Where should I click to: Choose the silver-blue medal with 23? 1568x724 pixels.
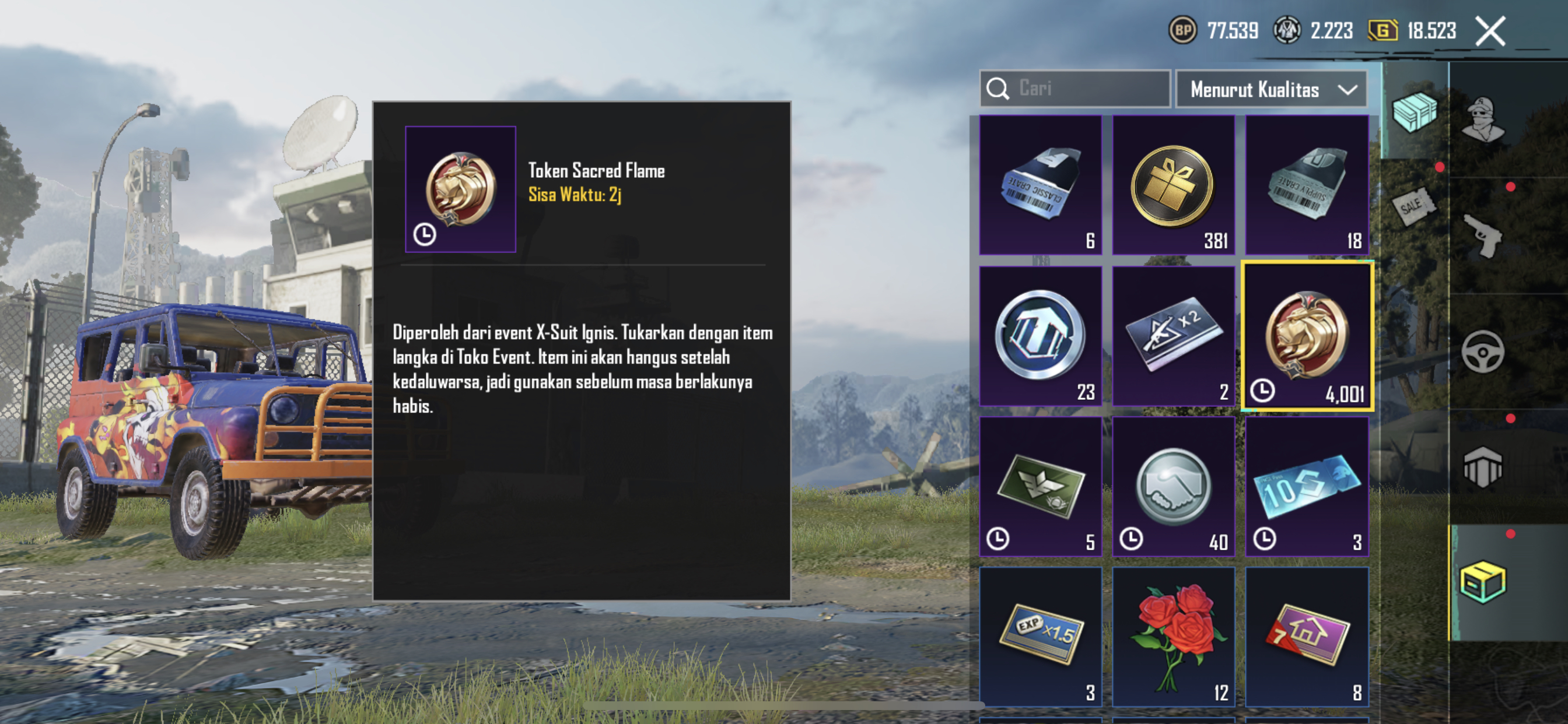(1040, 336)
